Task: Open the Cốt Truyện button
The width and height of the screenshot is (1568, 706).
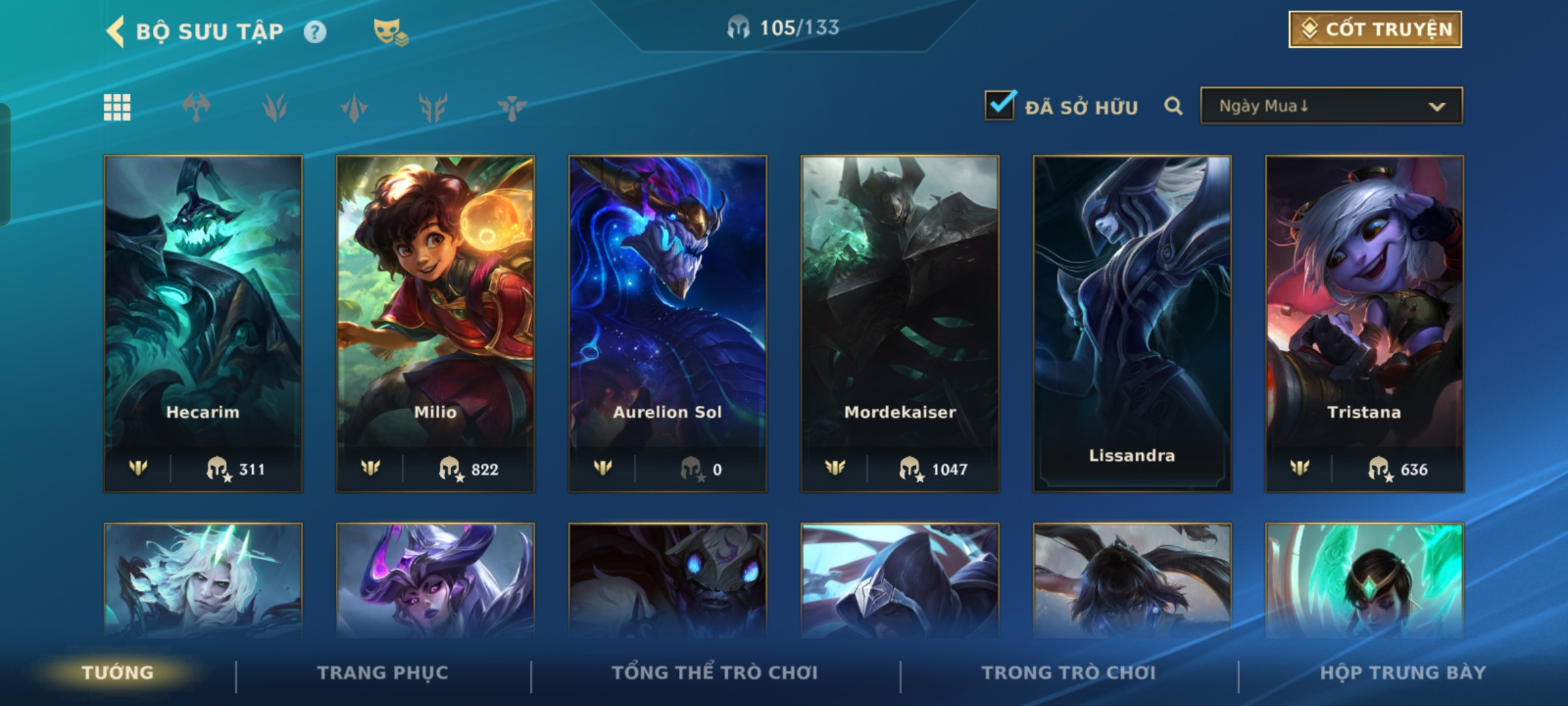Action: [x=1375, y=29]
